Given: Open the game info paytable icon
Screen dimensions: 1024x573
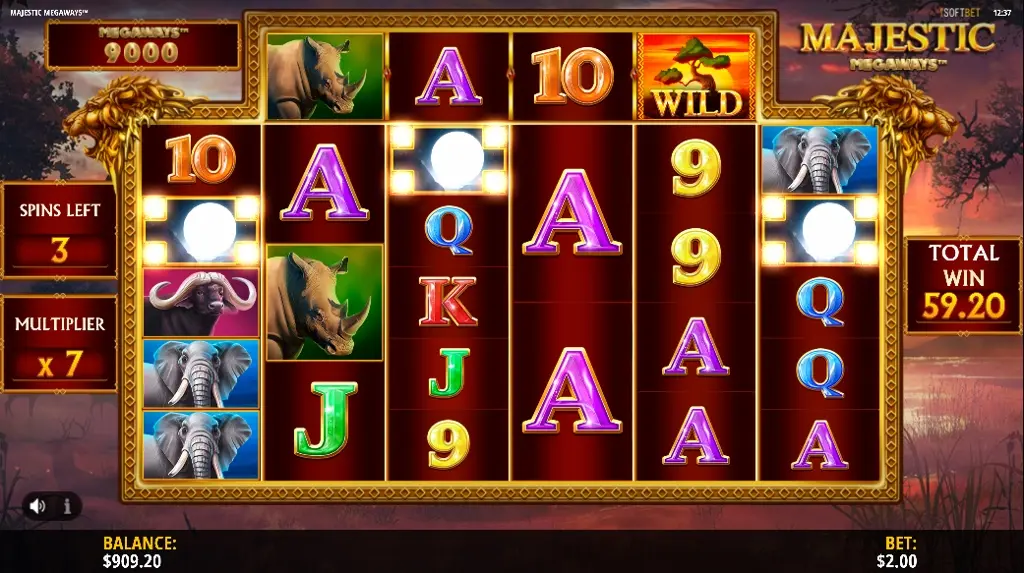Looking at the screenshot, I should (x=68, y=506).
